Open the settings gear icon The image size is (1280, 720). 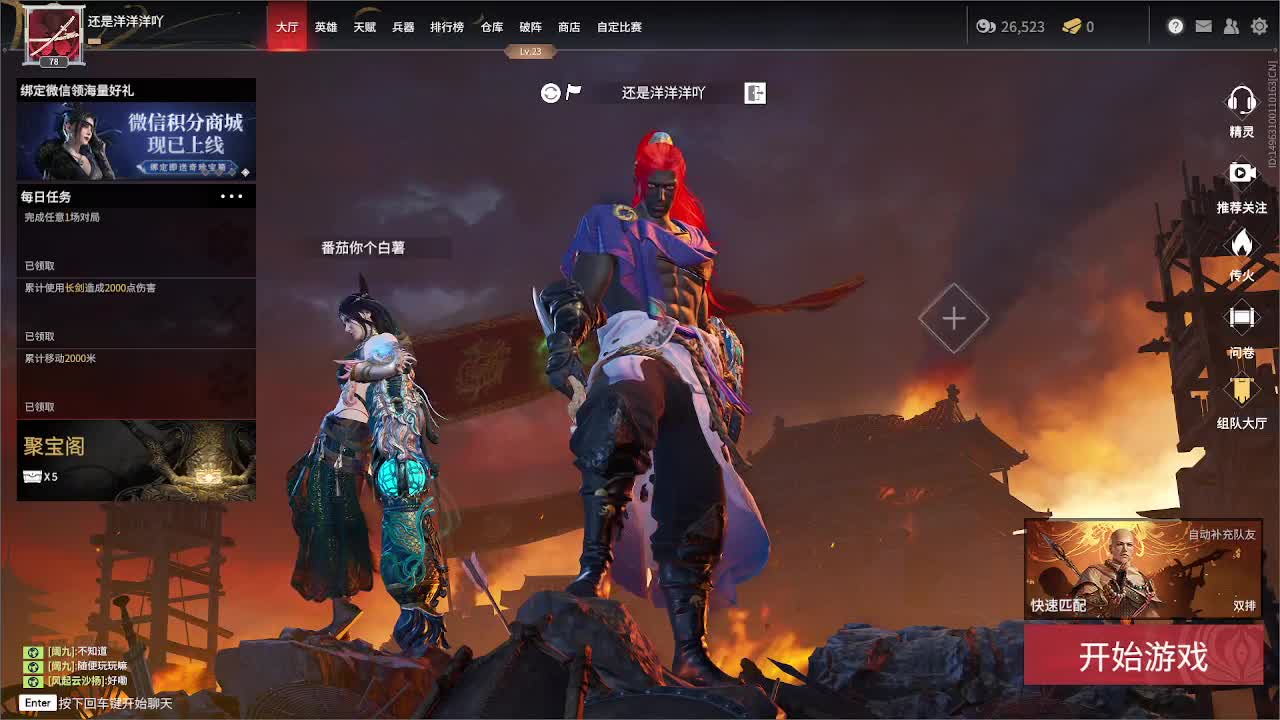[x=1258, y=26]
